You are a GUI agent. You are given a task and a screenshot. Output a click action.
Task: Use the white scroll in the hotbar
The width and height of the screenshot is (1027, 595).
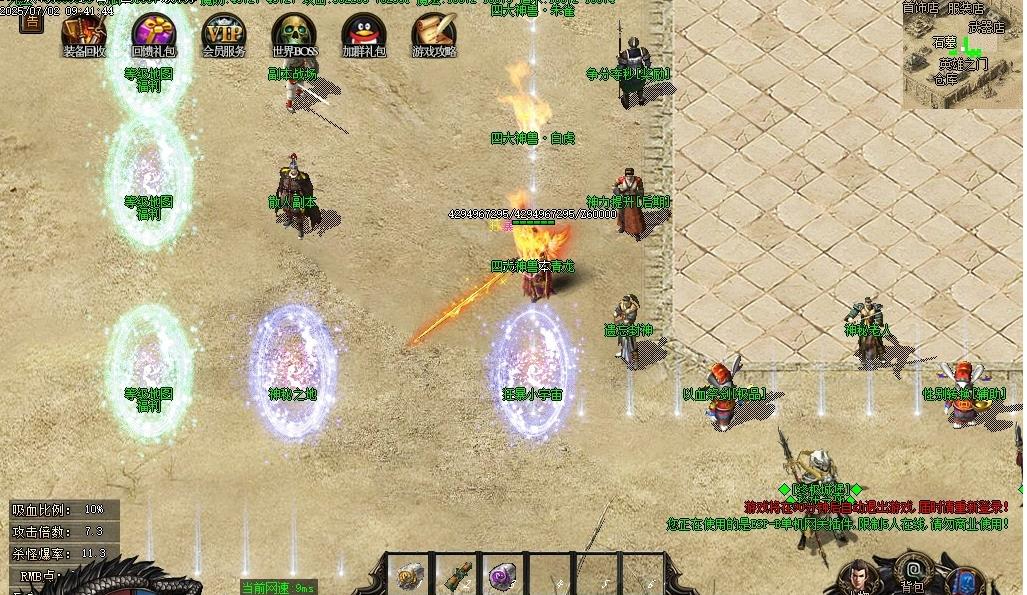coord(410,575)
